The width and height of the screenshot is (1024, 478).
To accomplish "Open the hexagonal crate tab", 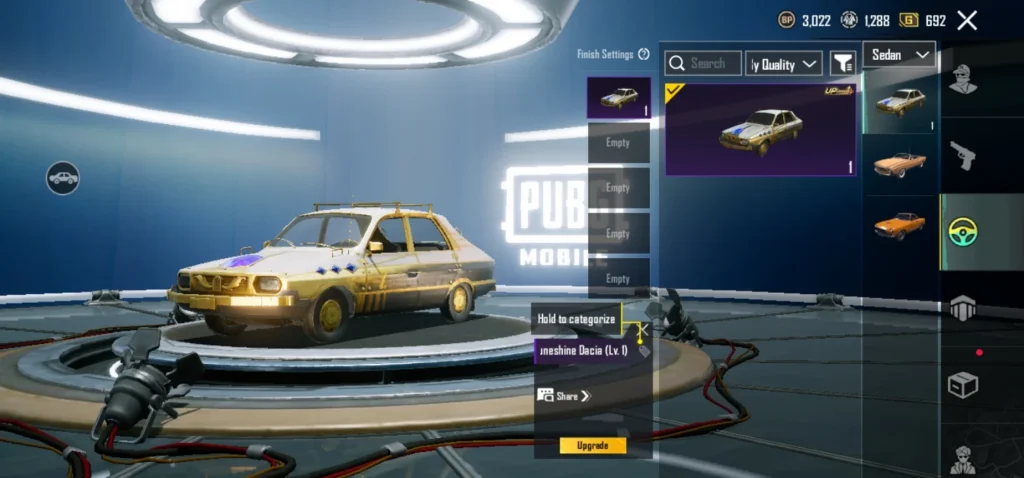I will pos(963,309).
